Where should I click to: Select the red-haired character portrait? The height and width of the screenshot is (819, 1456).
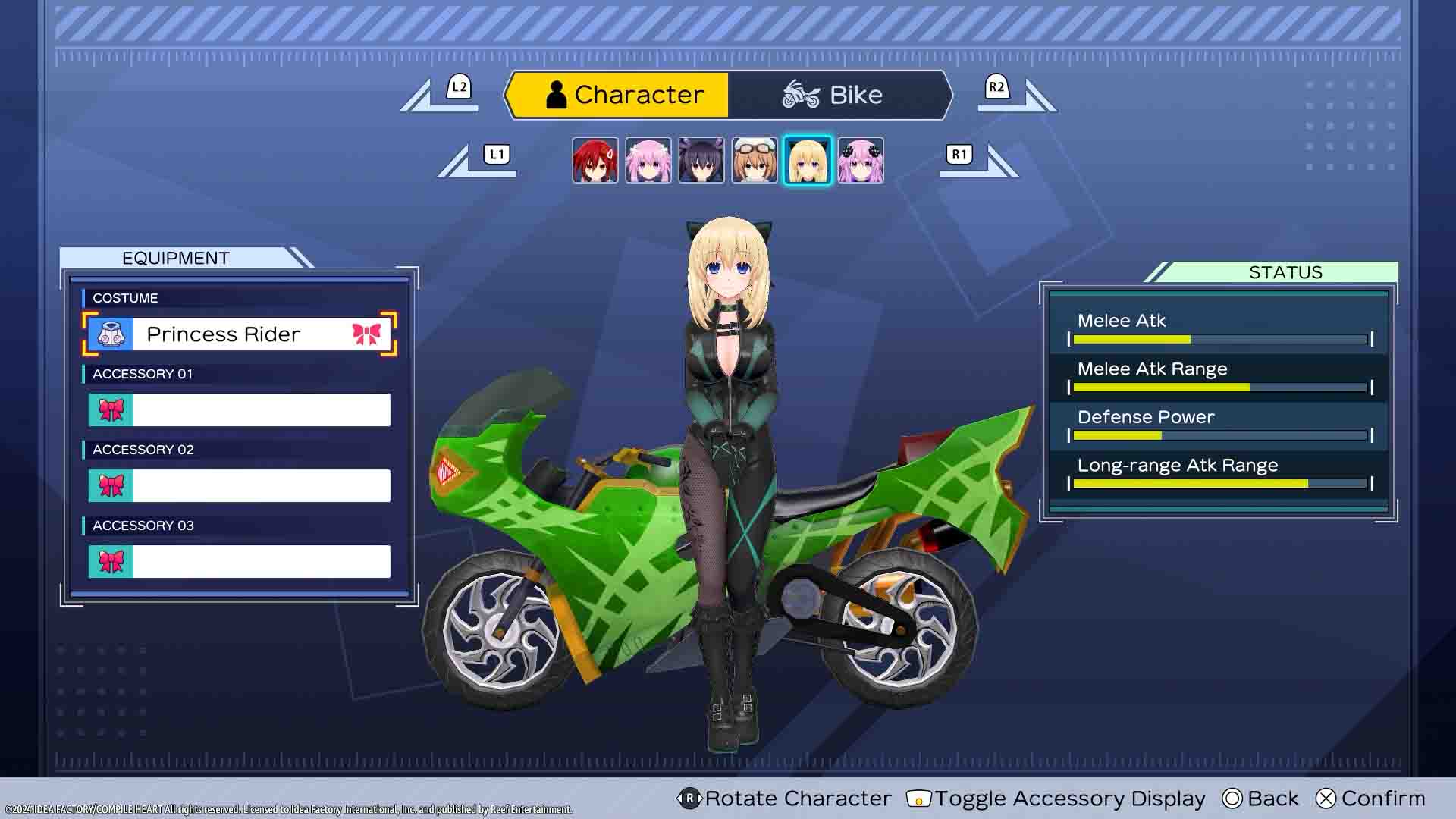(x=595, y=159)
